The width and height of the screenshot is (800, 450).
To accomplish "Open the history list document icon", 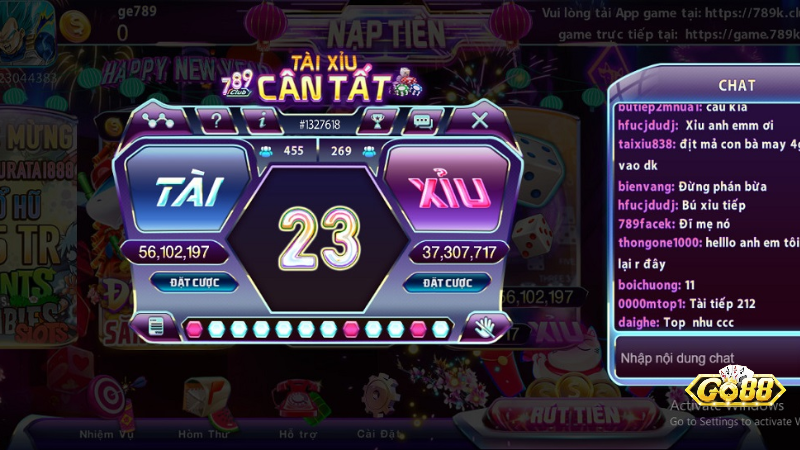I will click(x=156, y=326).
